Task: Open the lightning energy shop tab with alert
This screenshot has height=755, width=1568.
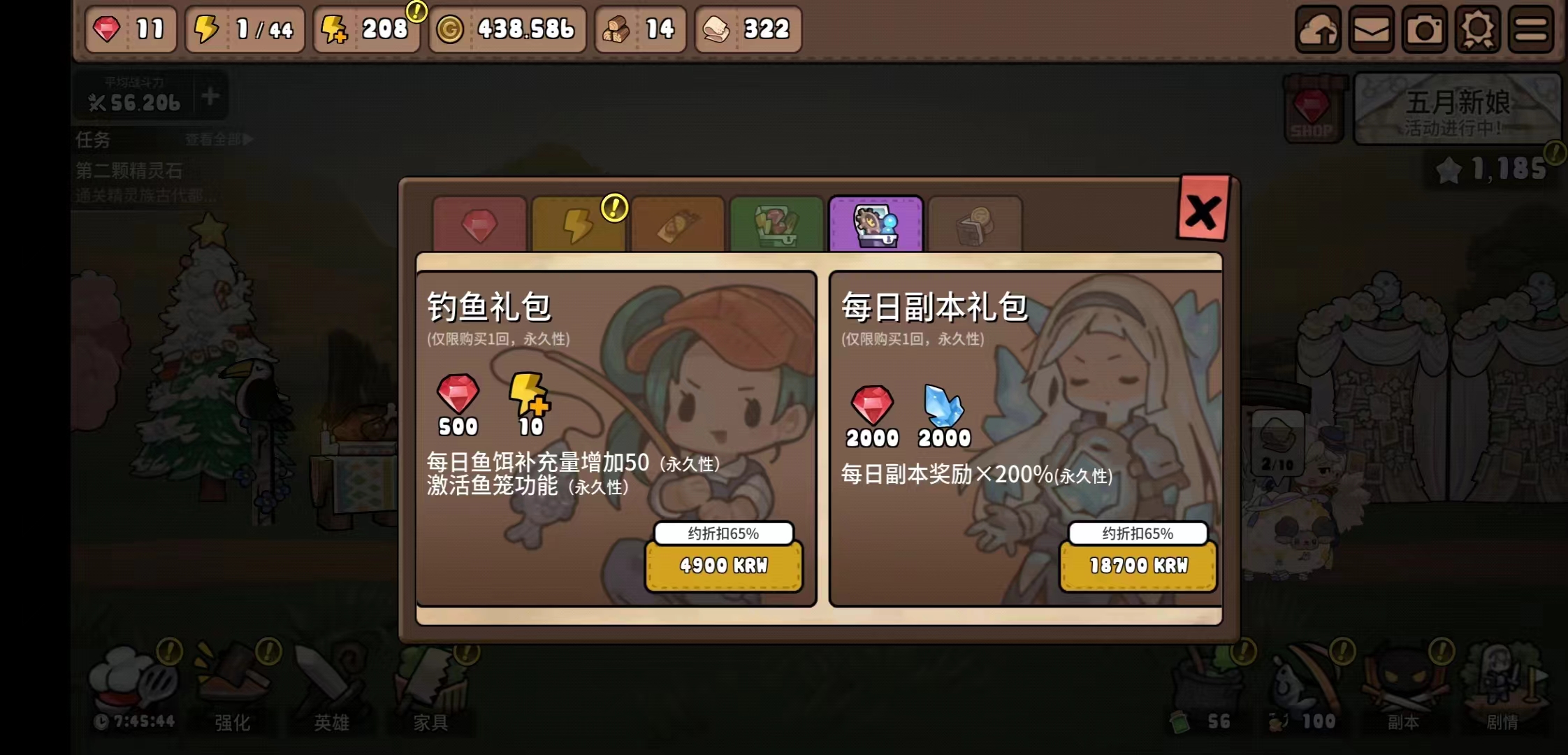Action: (579, 224)
